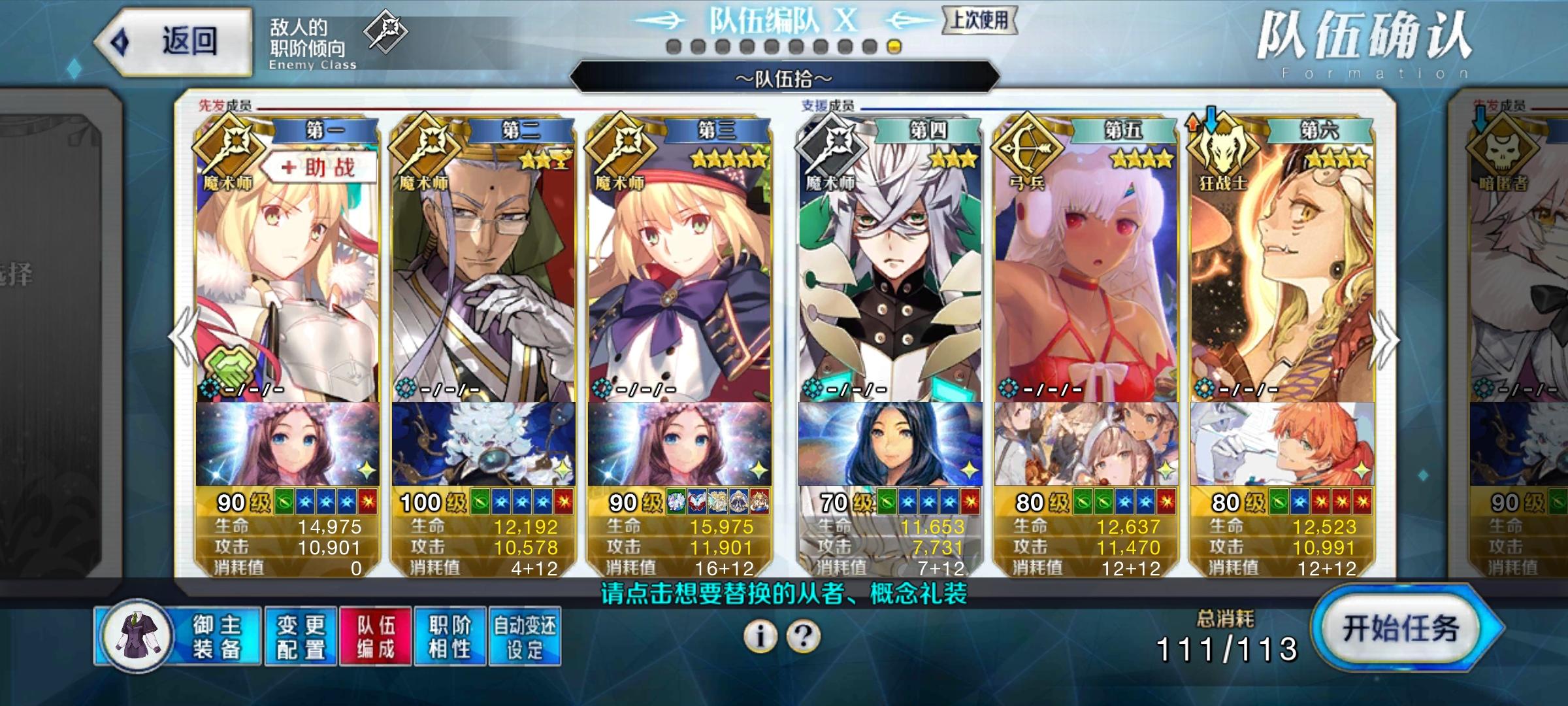The width and height of the screenshot is (1568, 706).
Task: Click the 队伍拾 party name banner
Action: [x=784, y=79]
